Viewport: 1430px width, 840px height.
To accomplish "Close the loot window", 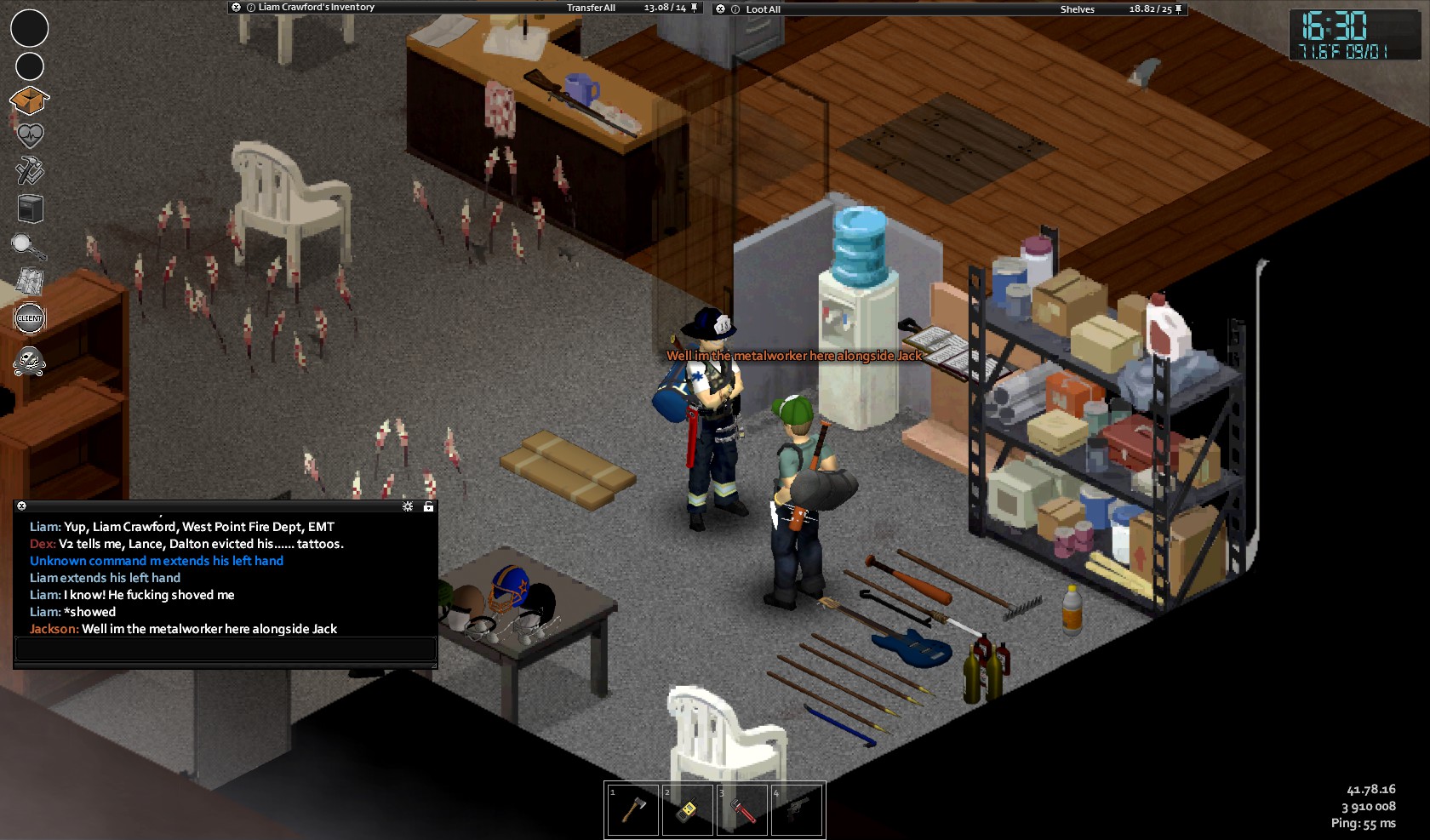I will [721, 9].
